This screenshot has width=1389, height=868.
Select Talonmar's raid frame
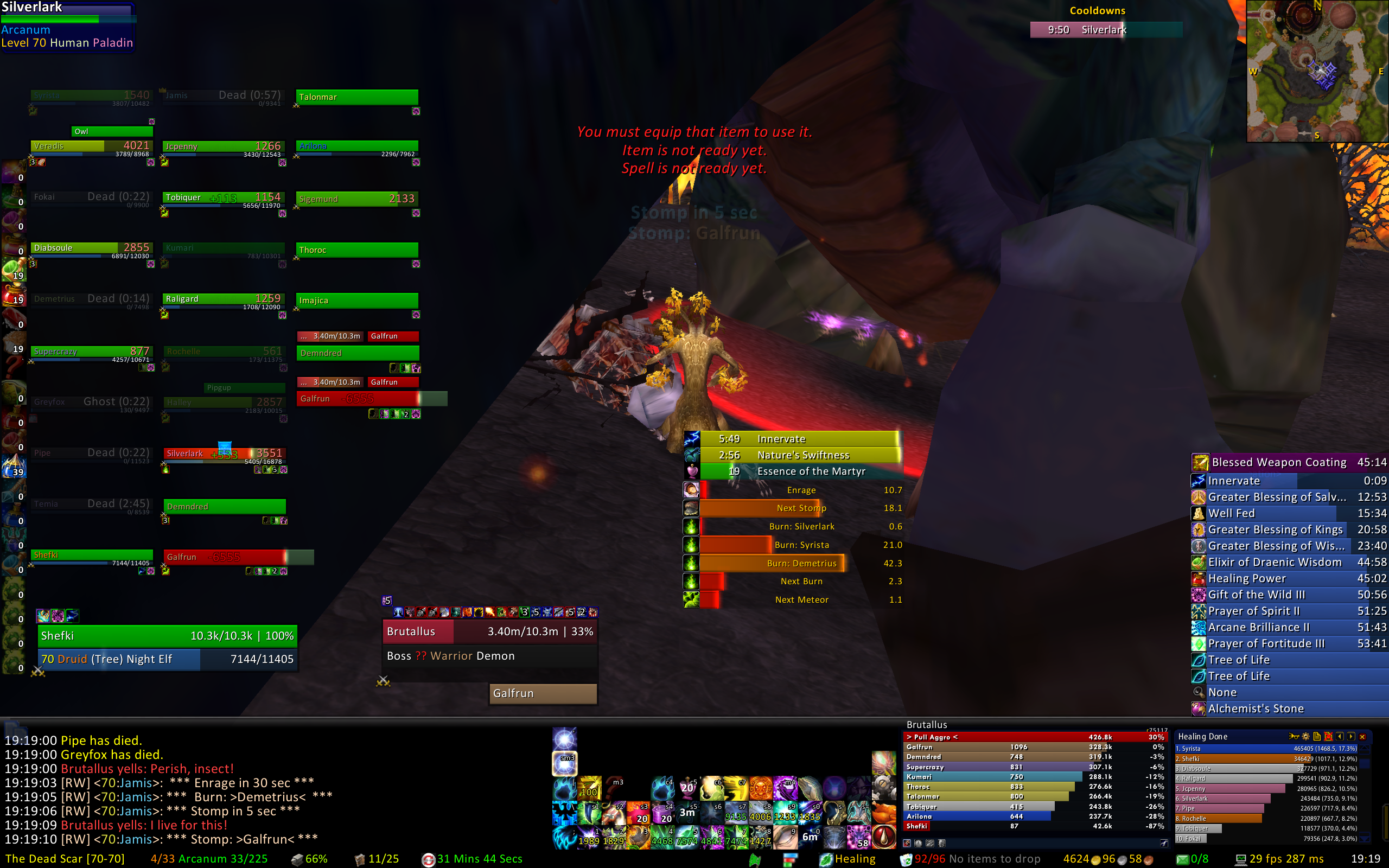coord(356,97)
